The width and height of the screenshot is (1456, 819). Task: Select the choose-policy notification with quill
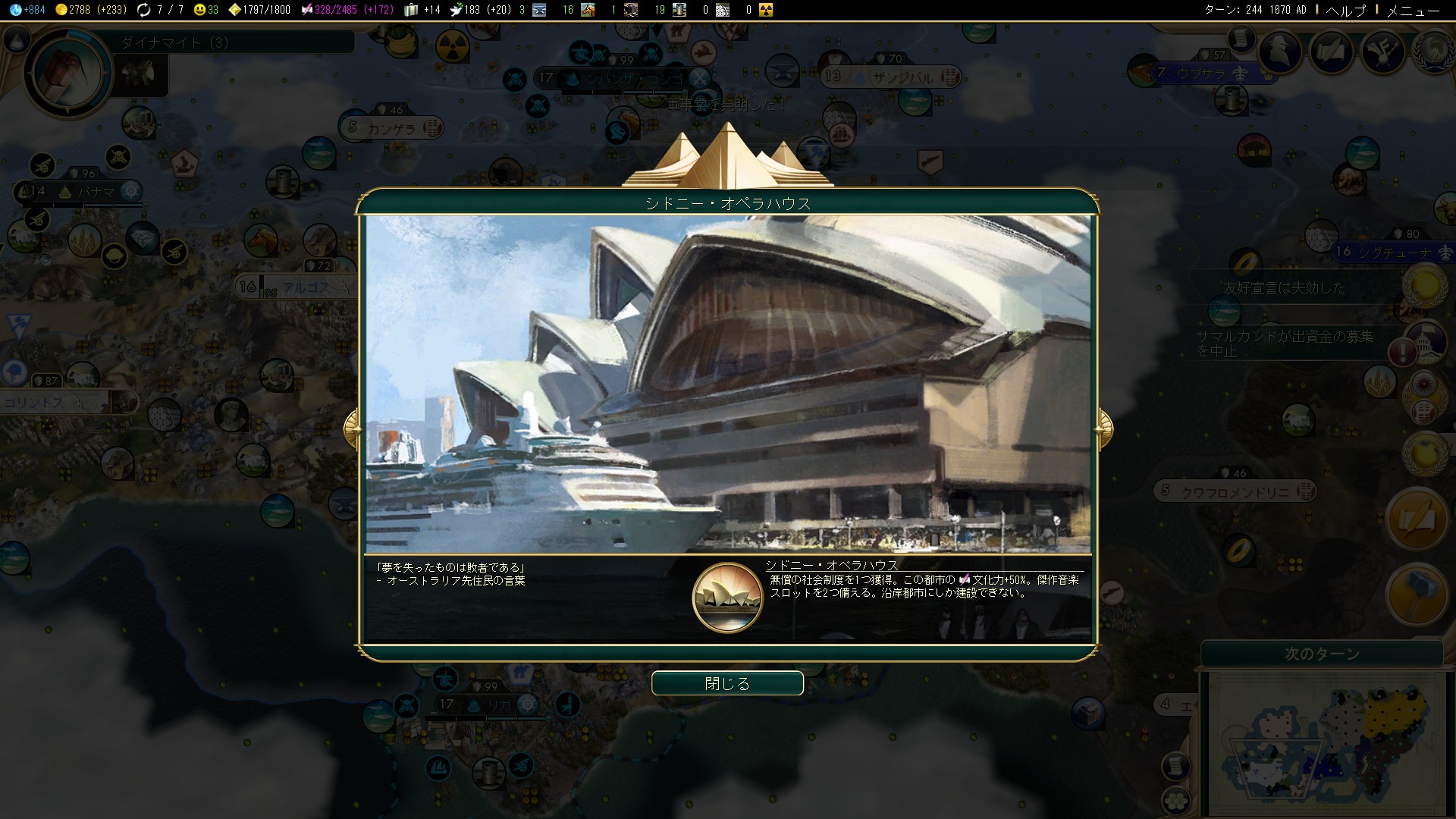pos(1417,519)
